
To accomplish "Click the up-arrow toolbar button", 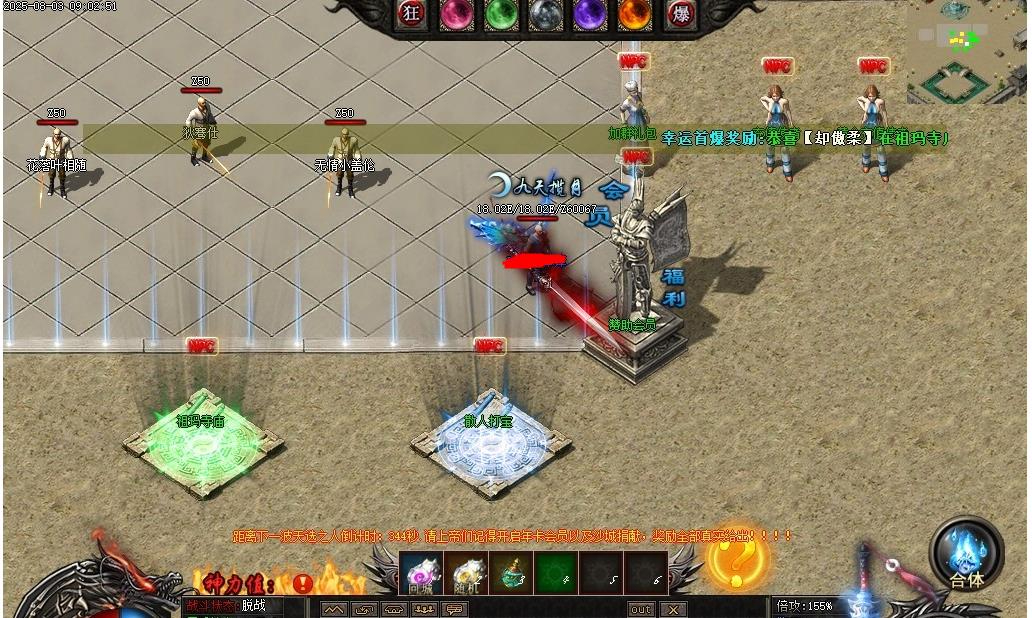I will click(334, 609).
